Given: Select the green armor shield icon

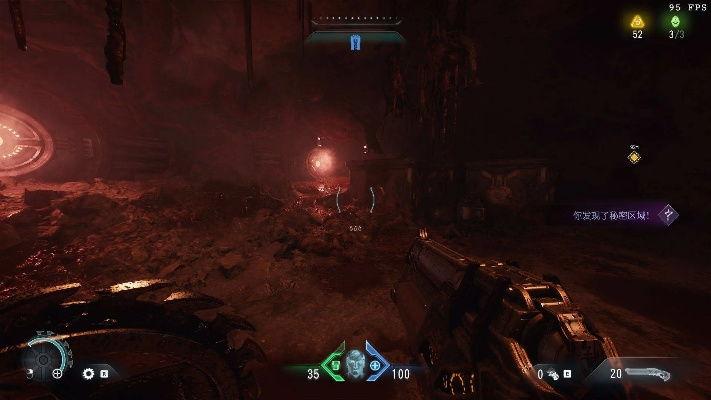Looking at the screenshot, I should tap(337, 366).
